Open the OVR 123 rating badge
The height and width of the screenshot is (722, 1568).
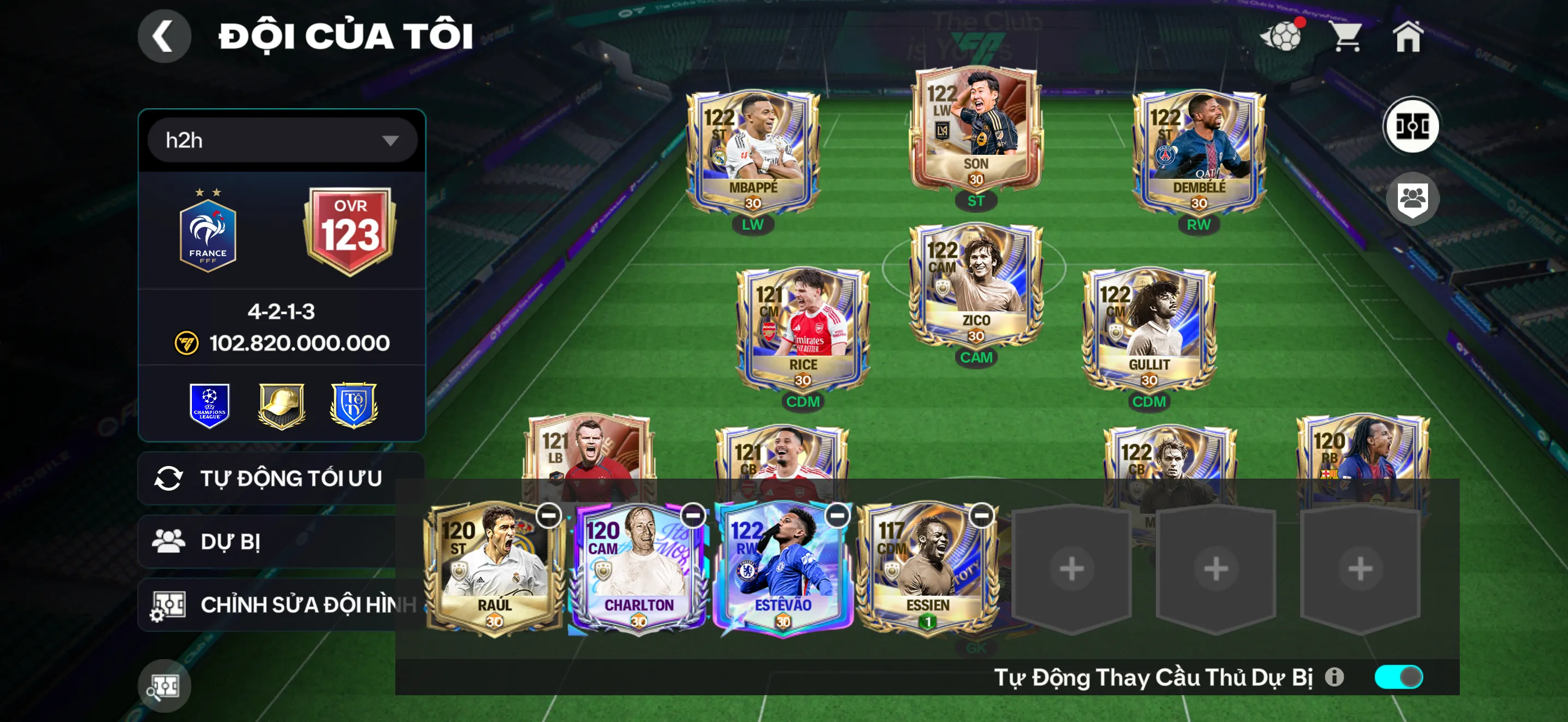[x=350, y=230]
